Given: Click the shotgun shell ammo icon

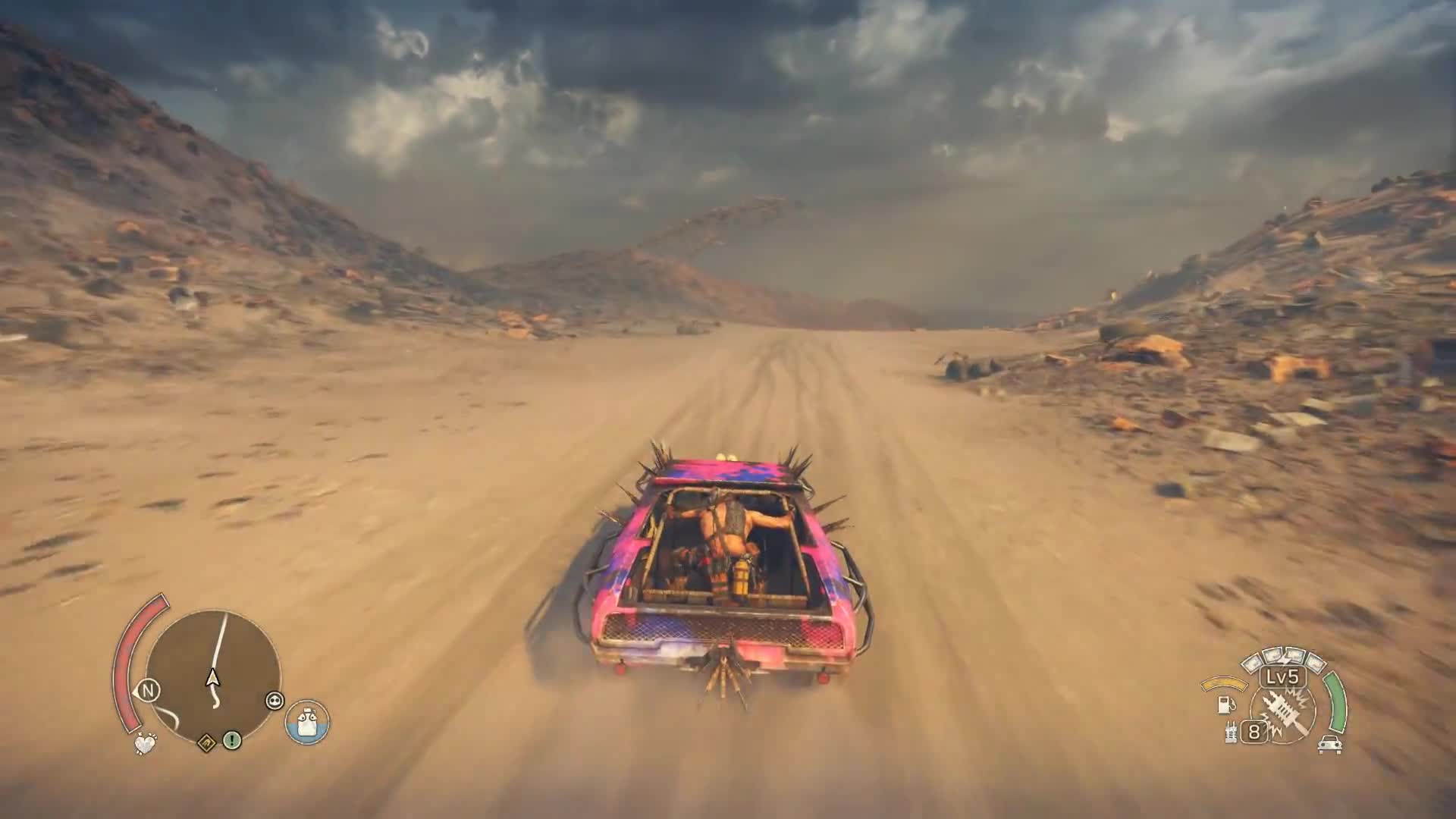Looking at the screenshot, I should pos(1231,732).
